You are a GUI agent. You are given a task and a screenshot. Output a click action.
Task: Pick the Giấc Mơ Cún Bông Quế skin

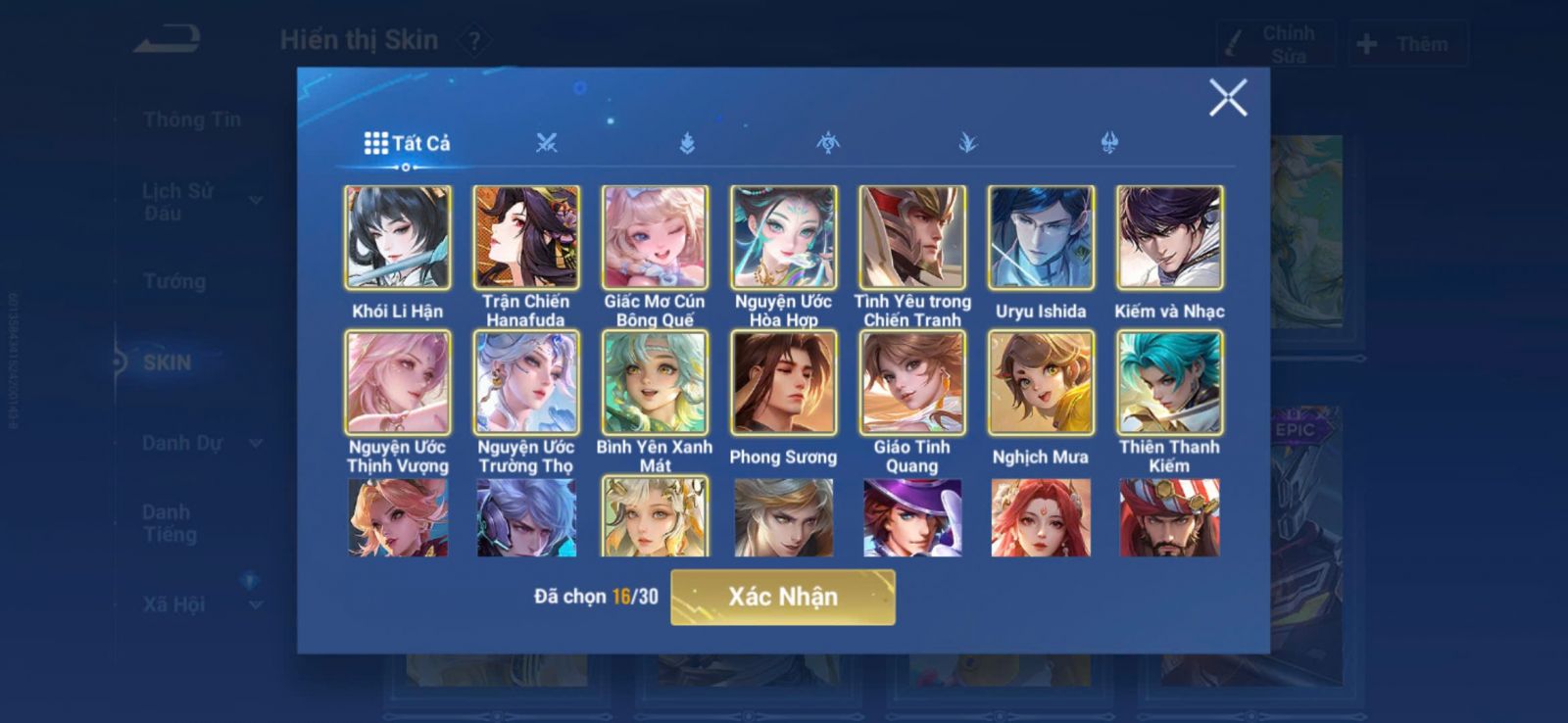click(655, 238)
